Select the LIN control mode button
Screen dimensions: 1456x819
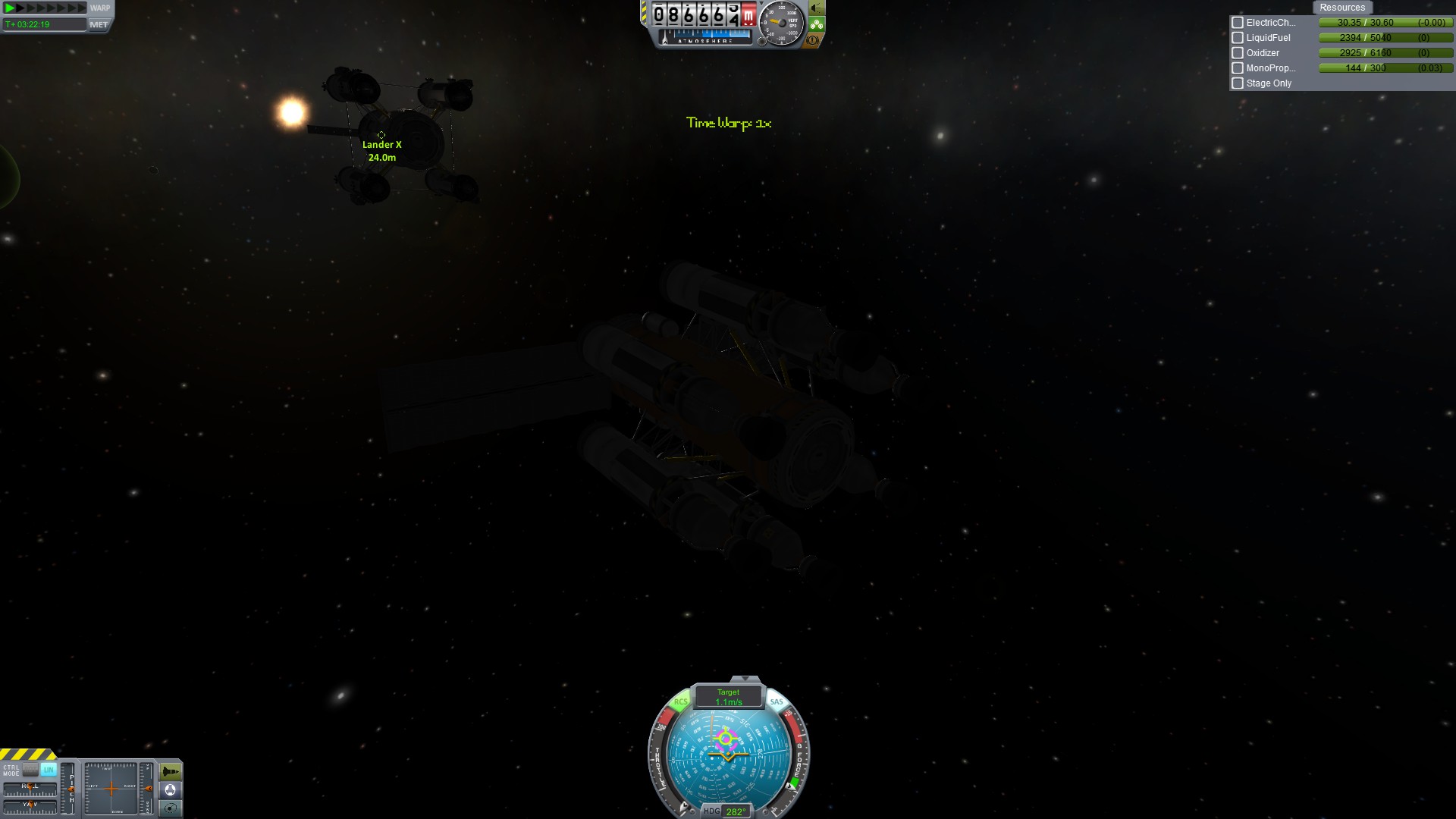coord(49,770)
